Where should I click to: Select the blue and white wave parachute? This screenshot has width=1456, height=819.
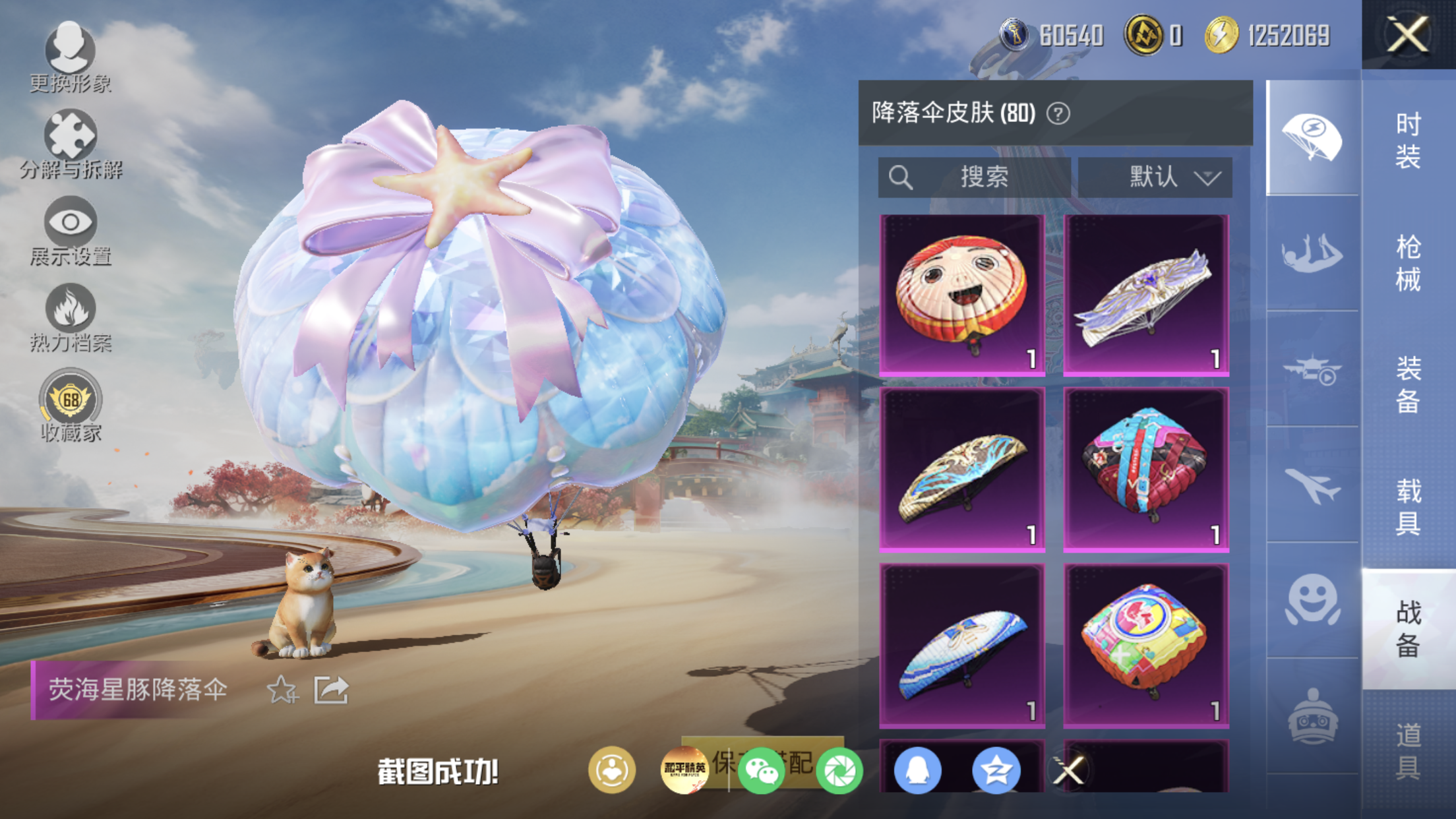pyautogui.click(x=962, y=646)
